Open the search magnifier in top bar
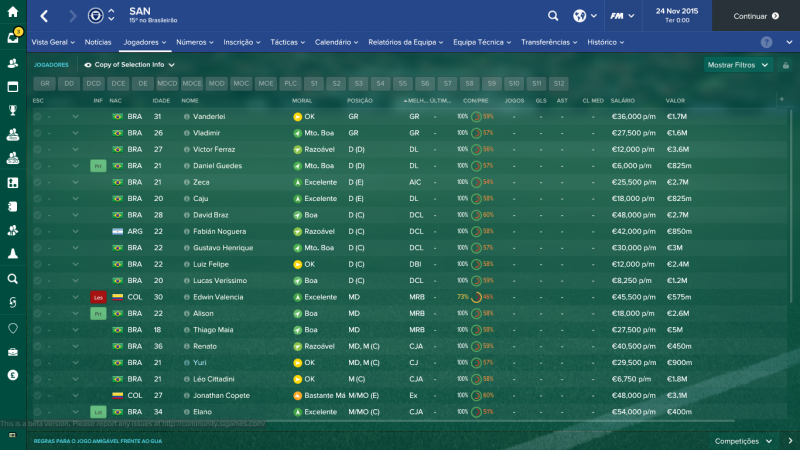The image size is (800, 450). [553, 16]
